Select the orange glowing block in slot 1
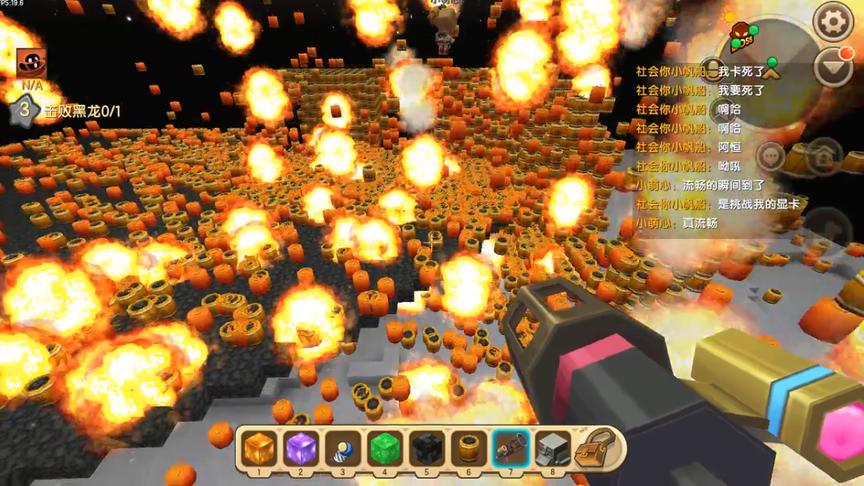Image resolution: width=864 pixels, height=486 pixels. point(258,448)
